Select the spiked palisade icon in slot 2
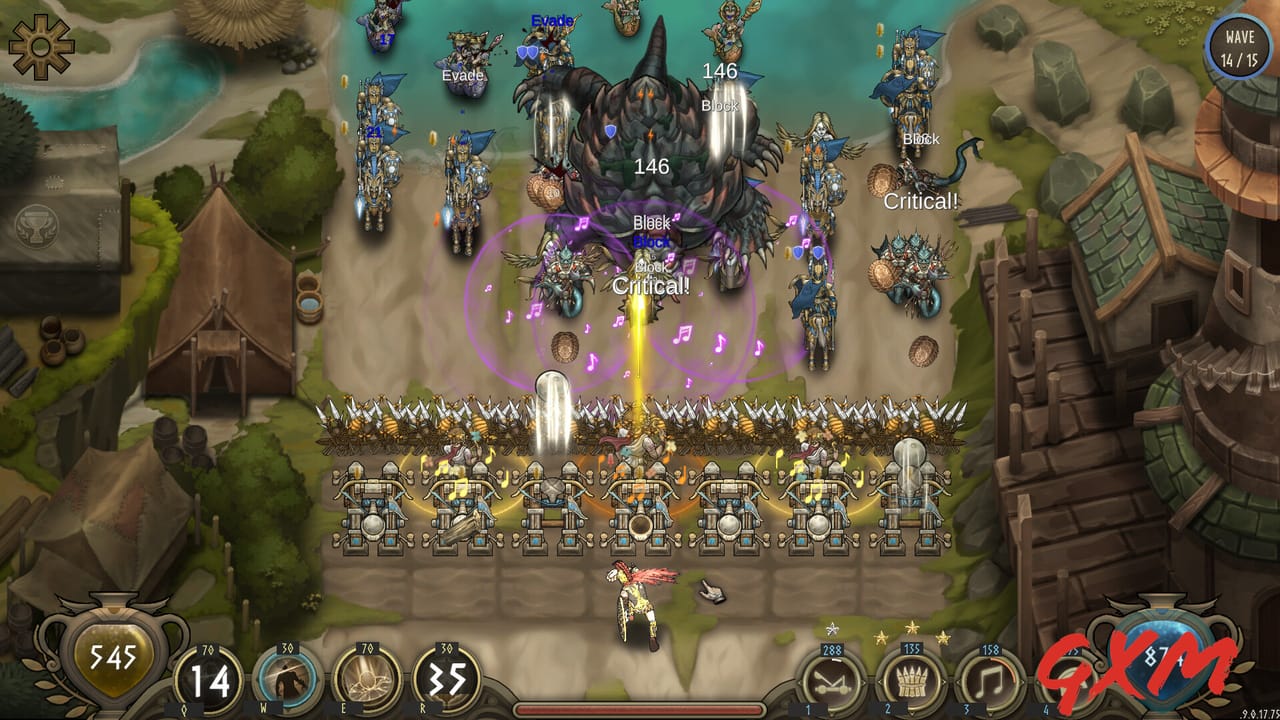1280x720 pixels. (x=913, y=680)
